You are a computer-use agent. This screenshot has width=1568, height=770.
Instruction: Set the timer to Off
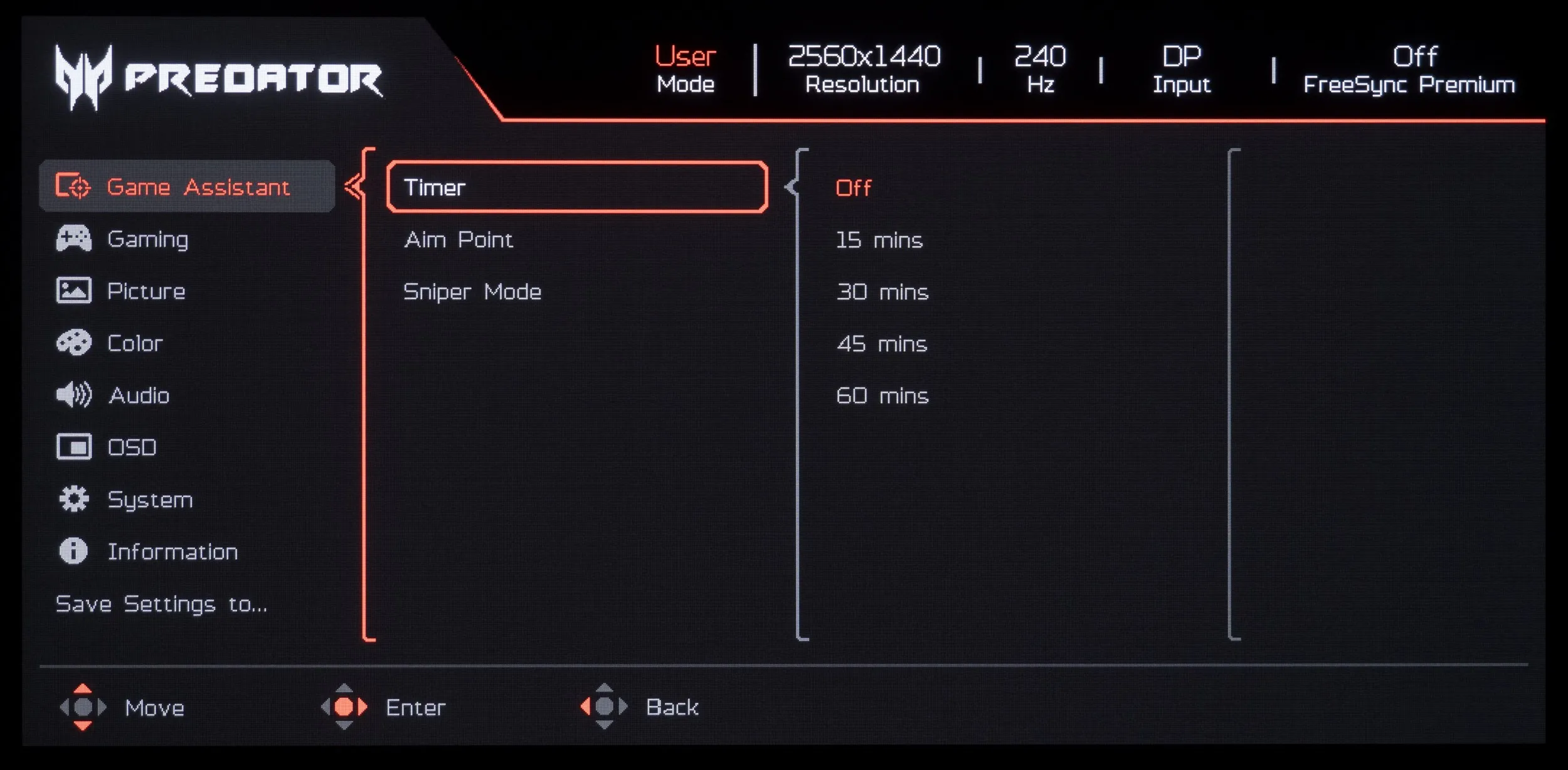point(853,188)
